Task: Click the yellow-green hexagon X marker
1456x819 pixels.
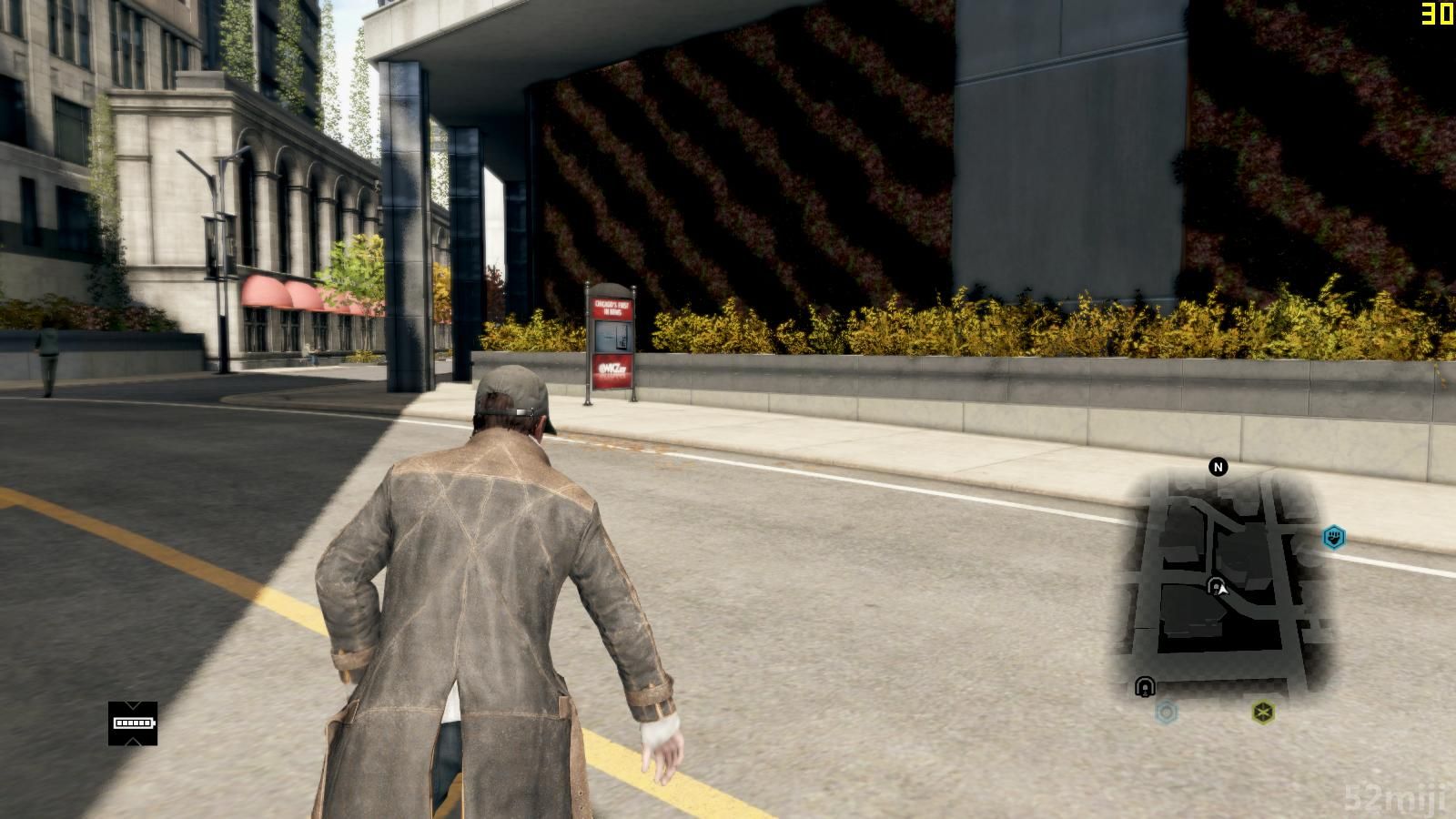Action: click(1263, 712)
